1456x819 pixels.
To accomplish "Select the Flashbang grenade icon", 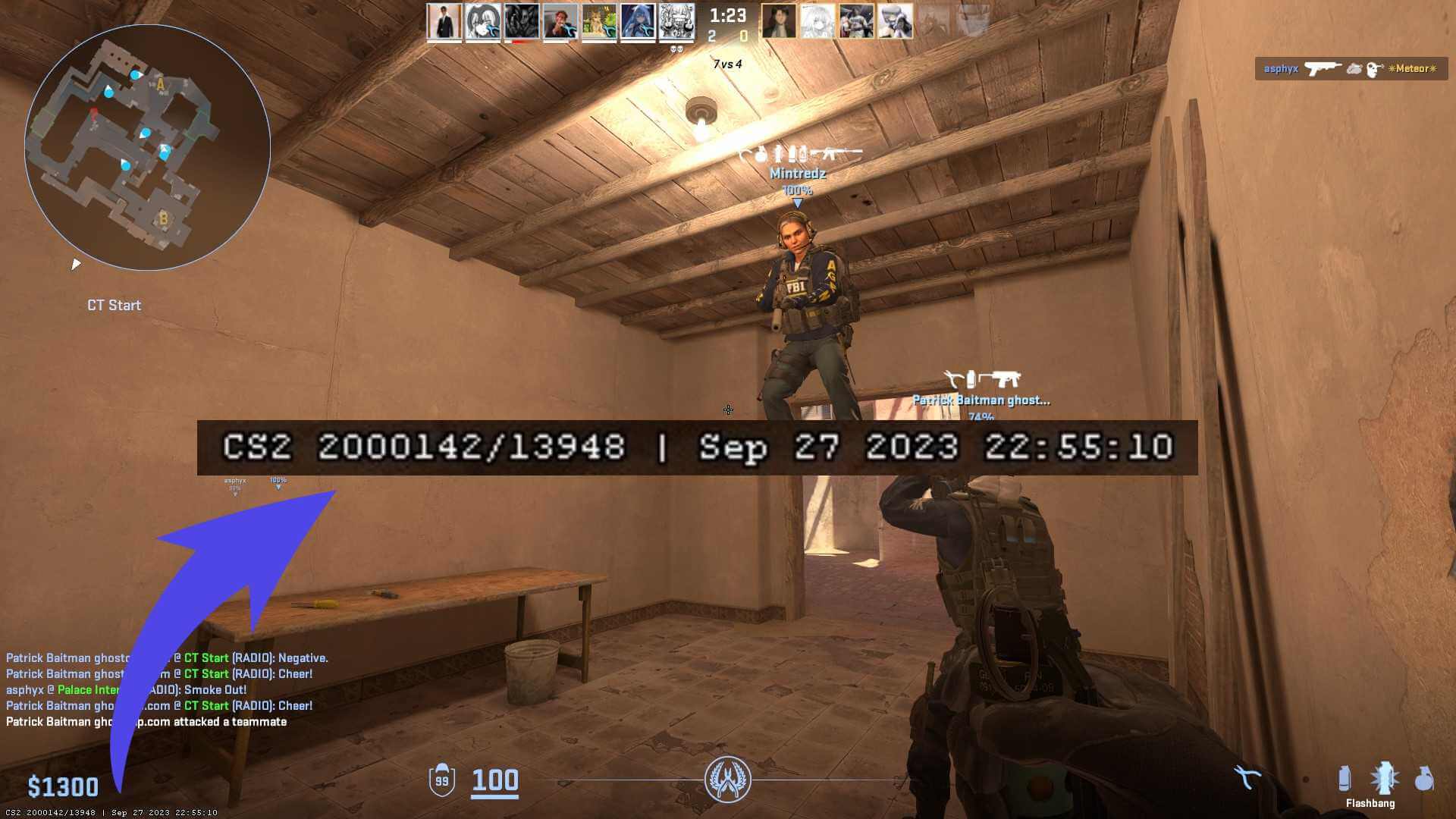I will [x=1384, y=780].
